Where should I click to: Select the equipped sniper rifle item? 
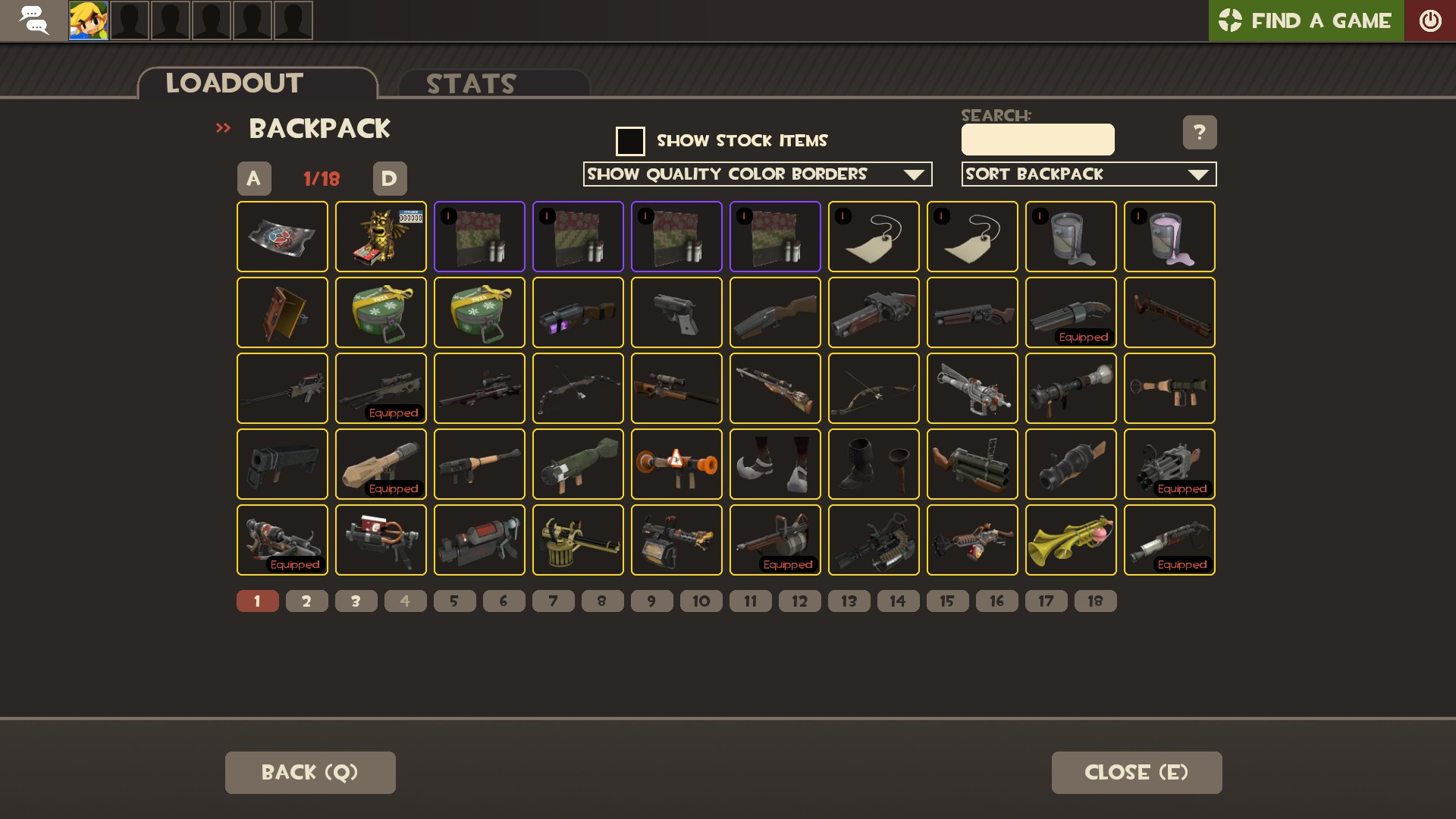381,388
